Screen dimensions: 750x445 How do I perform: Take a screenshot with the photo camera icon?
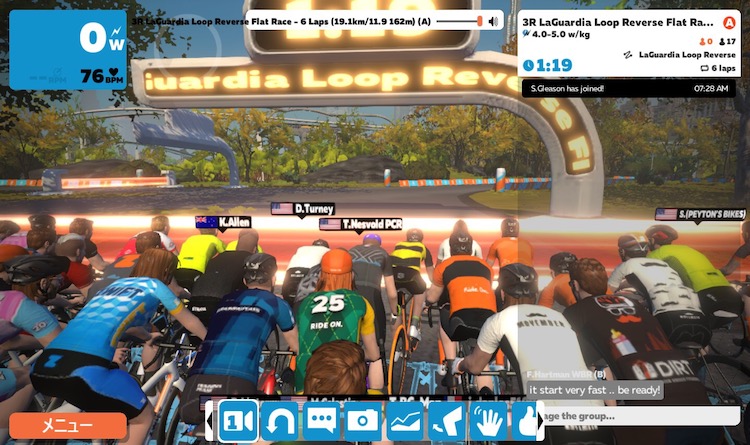[x=363, y=421]
